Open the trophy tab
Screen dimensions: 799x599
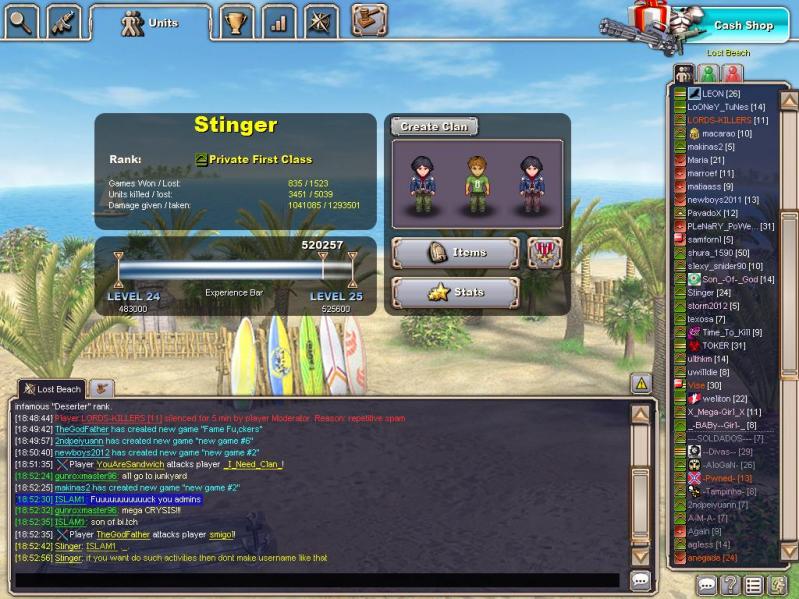pos(235,21)
